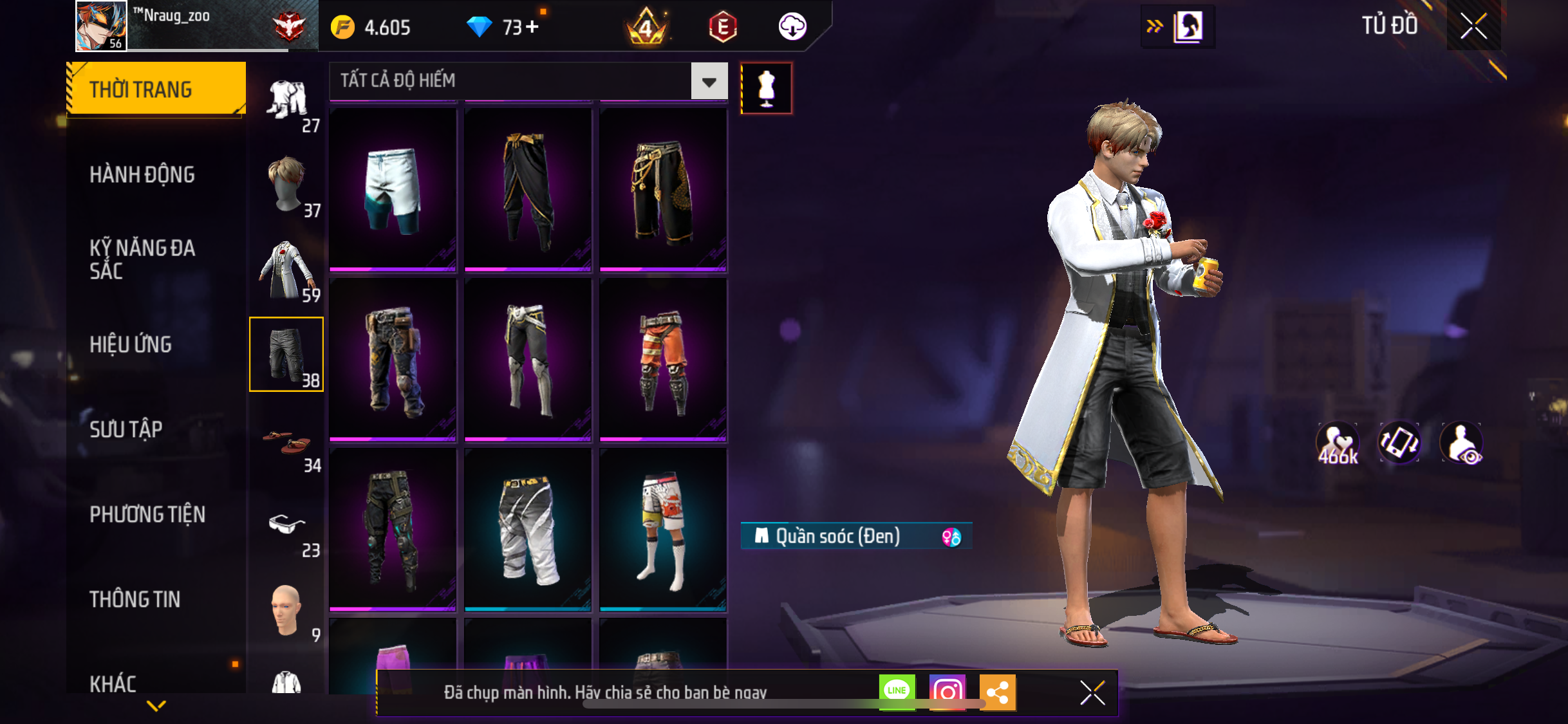The width and height of the screenshot is (1568, 724).
Task: Open the TẤT CẢ ĐỘ HIẾM rarity dropdown
Action: click(x=709, y=81)
